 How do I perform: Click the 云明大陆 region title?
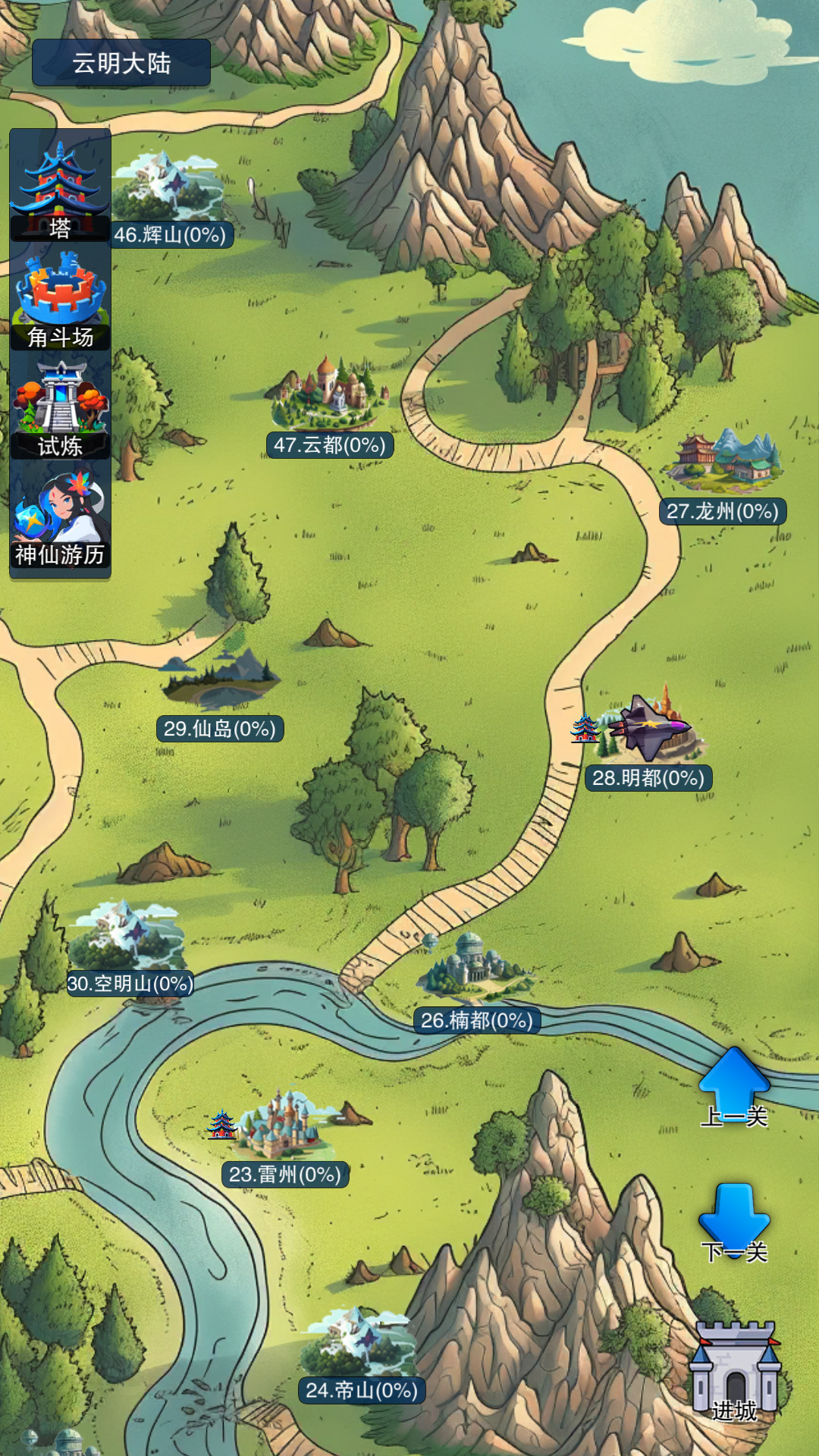(x=121, y=63)
